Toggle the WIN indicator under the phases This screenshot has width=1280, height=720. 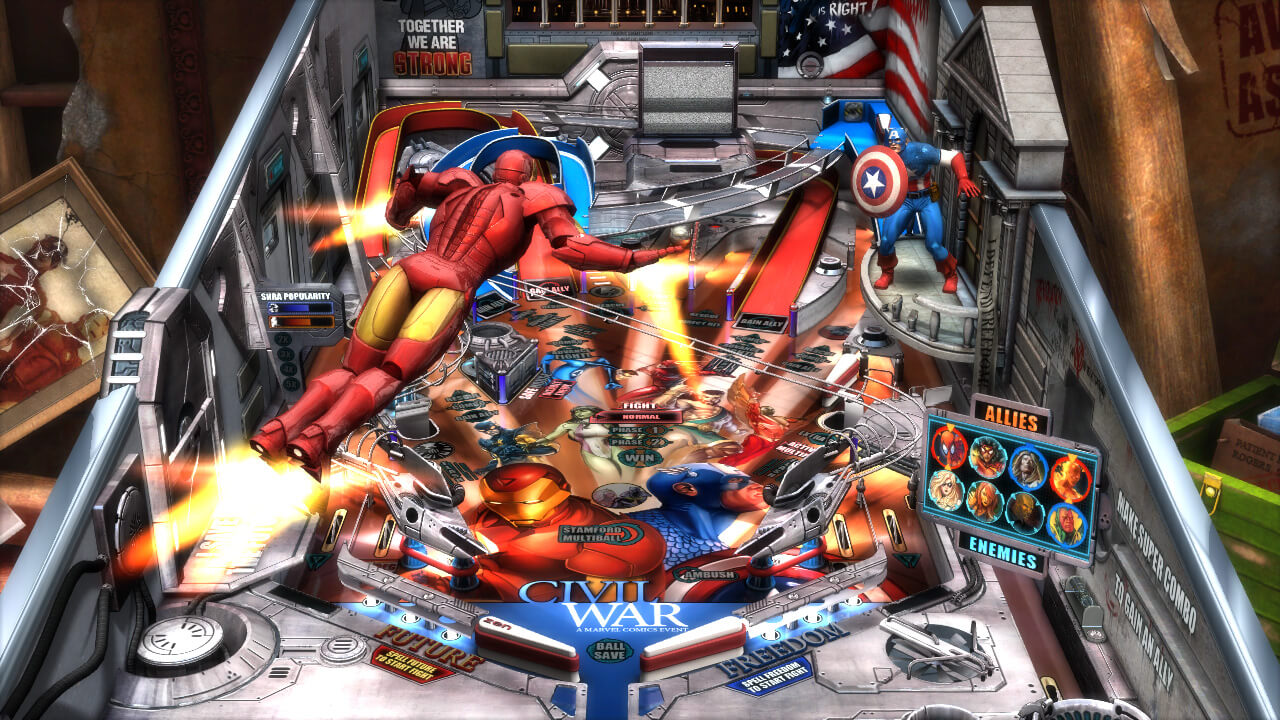pyautogui.click(x=638, y=457)
